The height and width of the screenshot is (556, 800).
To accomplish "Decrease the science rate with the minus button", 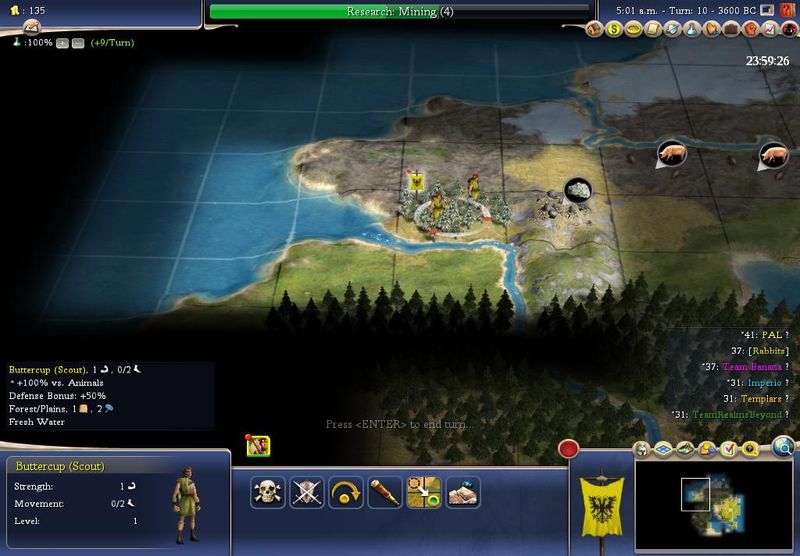I will pos(77,44).
